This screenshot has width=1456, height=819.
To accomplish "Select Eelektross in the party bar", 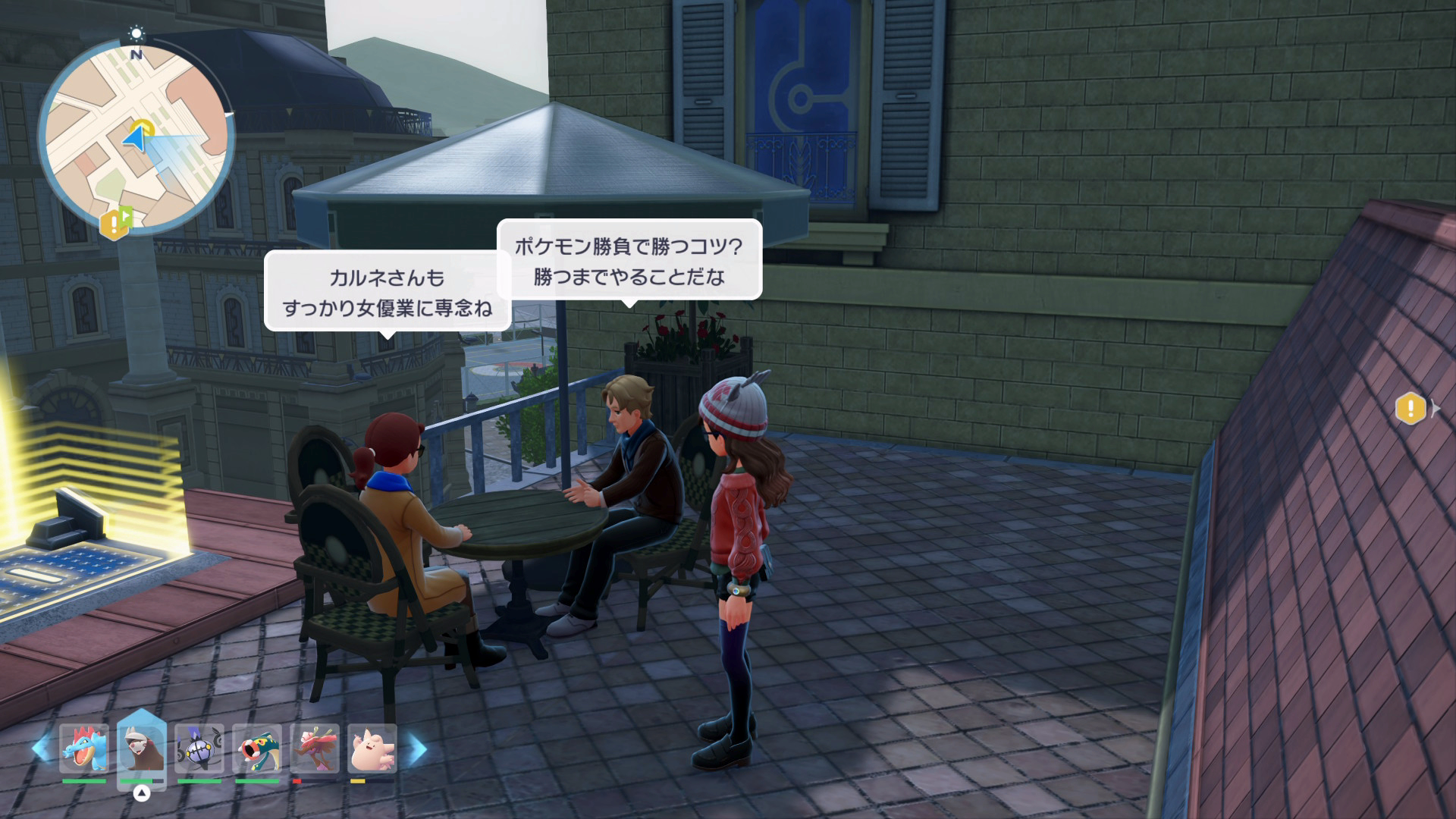I will [x=257, y=747].
